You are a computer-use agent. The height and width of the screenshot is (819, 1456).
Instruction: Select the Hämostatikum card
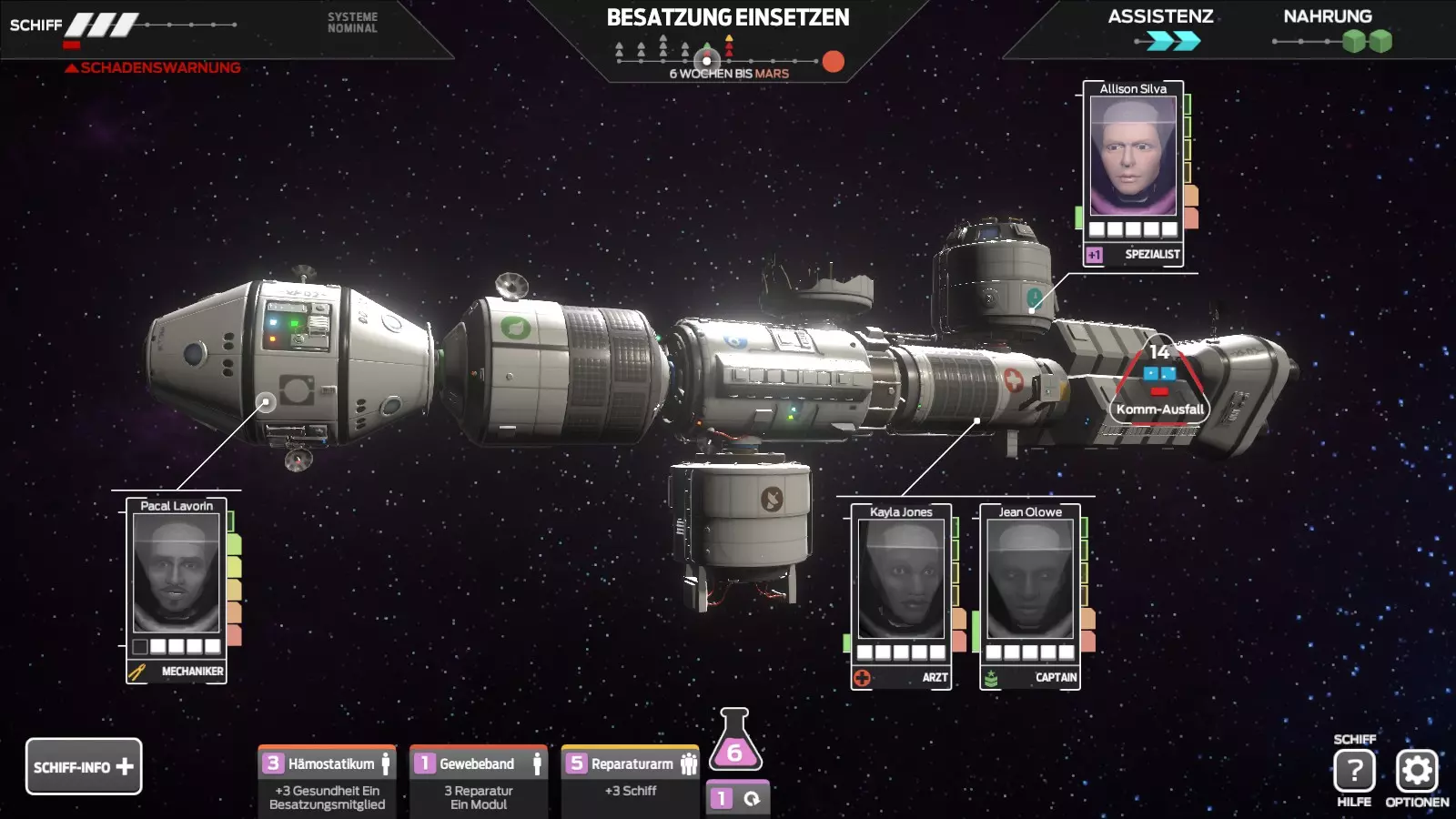click(328, 781)
